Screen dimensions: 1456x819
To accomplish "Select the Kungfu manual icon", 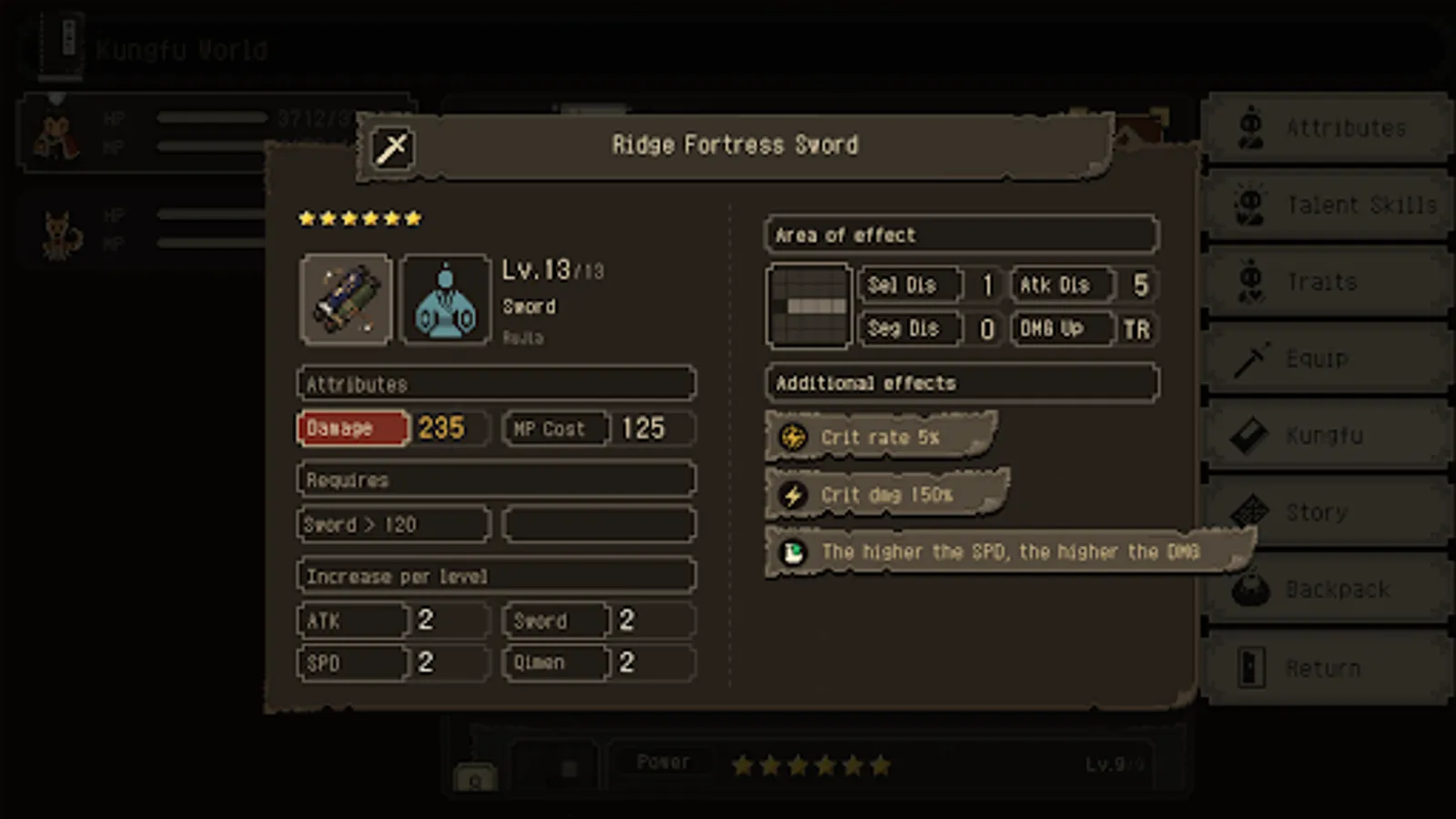I will 1251,435.
